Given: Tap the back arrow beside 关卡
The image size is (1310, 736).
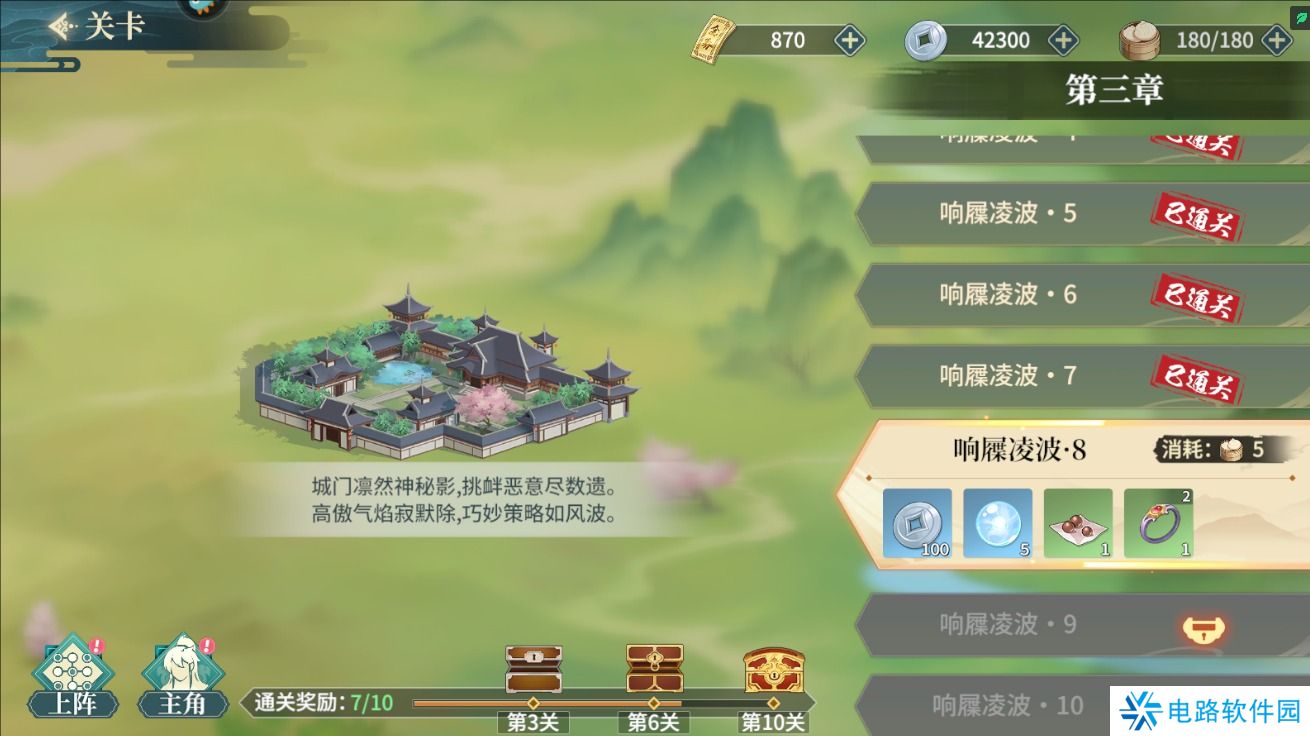Looking at the screenshot, I should tap(60, 25).
